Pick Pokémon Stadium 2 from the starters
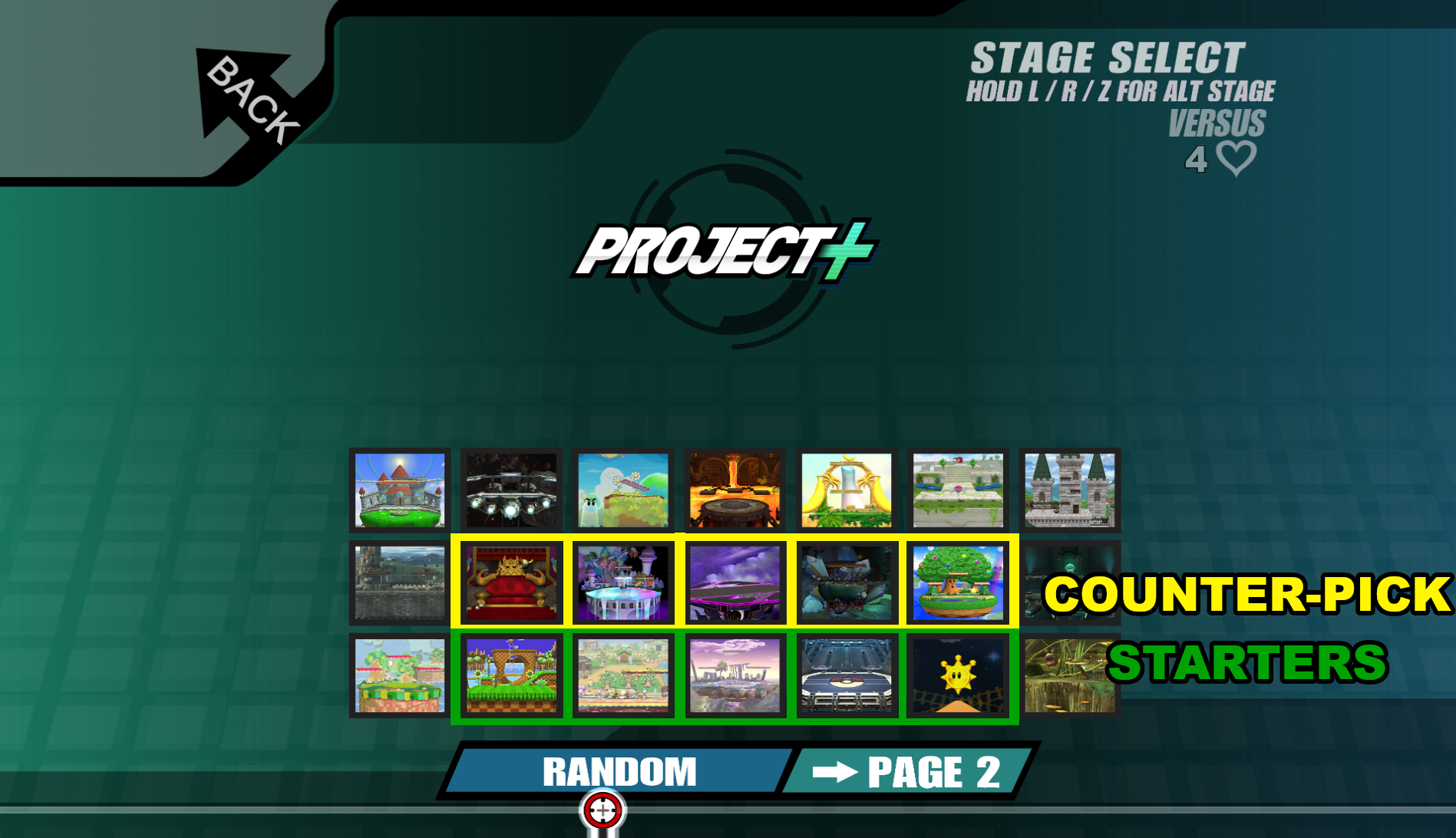Screen dimensions: 1456x838 coord(847,675)
